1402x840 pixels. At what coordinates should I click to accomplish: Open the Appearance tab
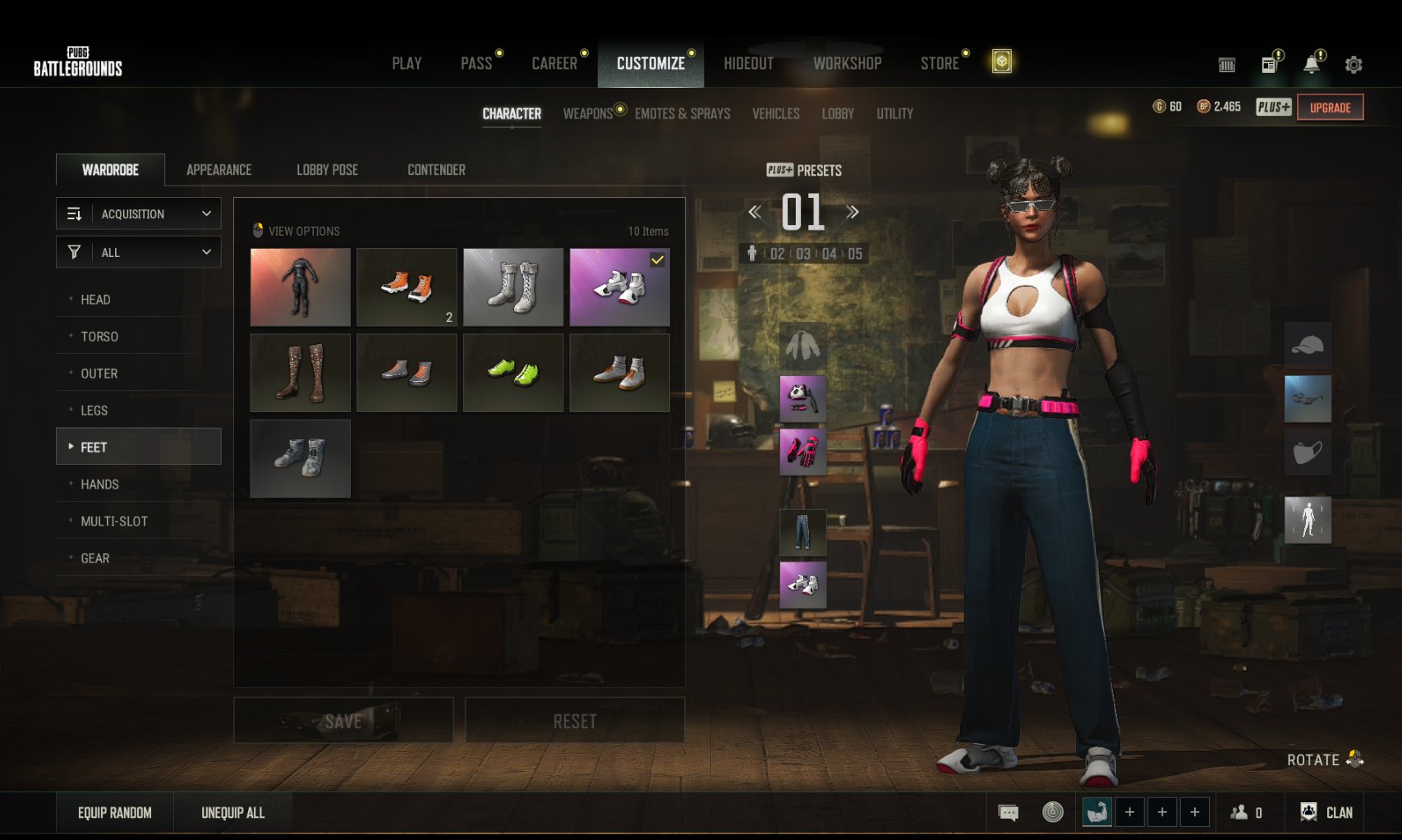click(x=218, y=170)
